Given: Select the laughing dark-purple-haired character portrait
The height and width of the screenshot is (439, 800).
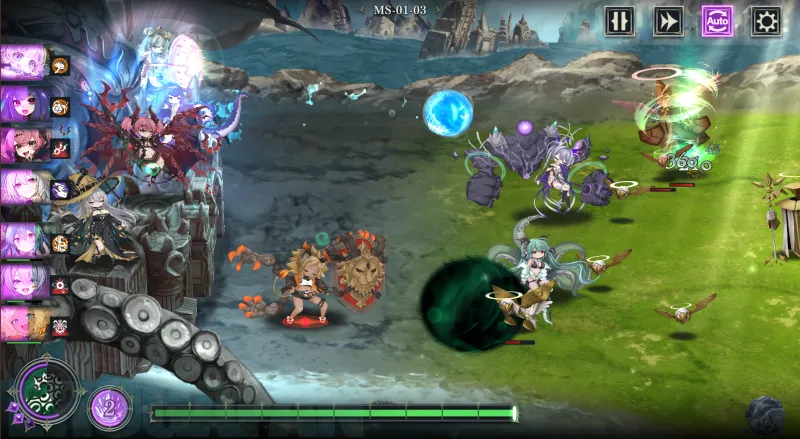Looking at the screenshot, I should [22, 104].
